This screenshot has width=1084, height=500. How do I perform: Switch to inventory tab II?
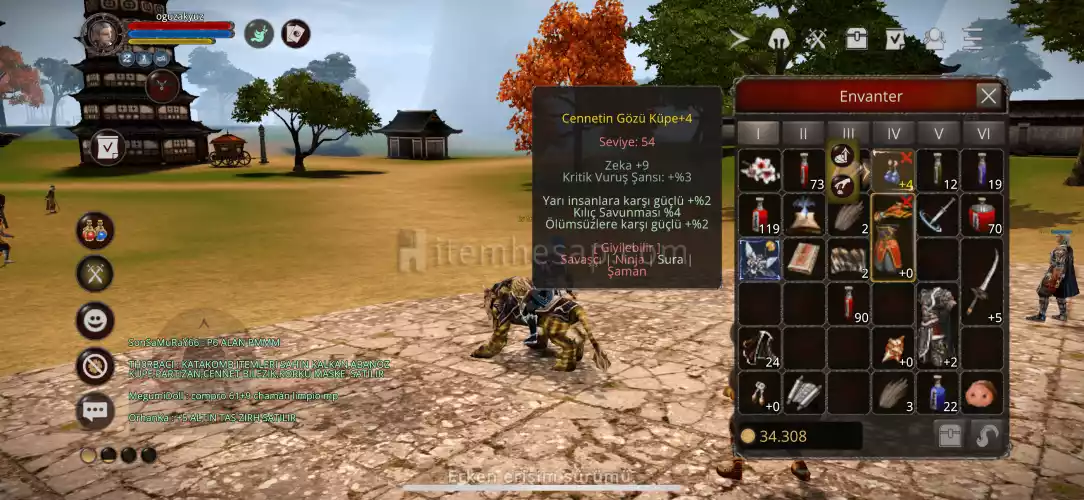tap(803, 133)
